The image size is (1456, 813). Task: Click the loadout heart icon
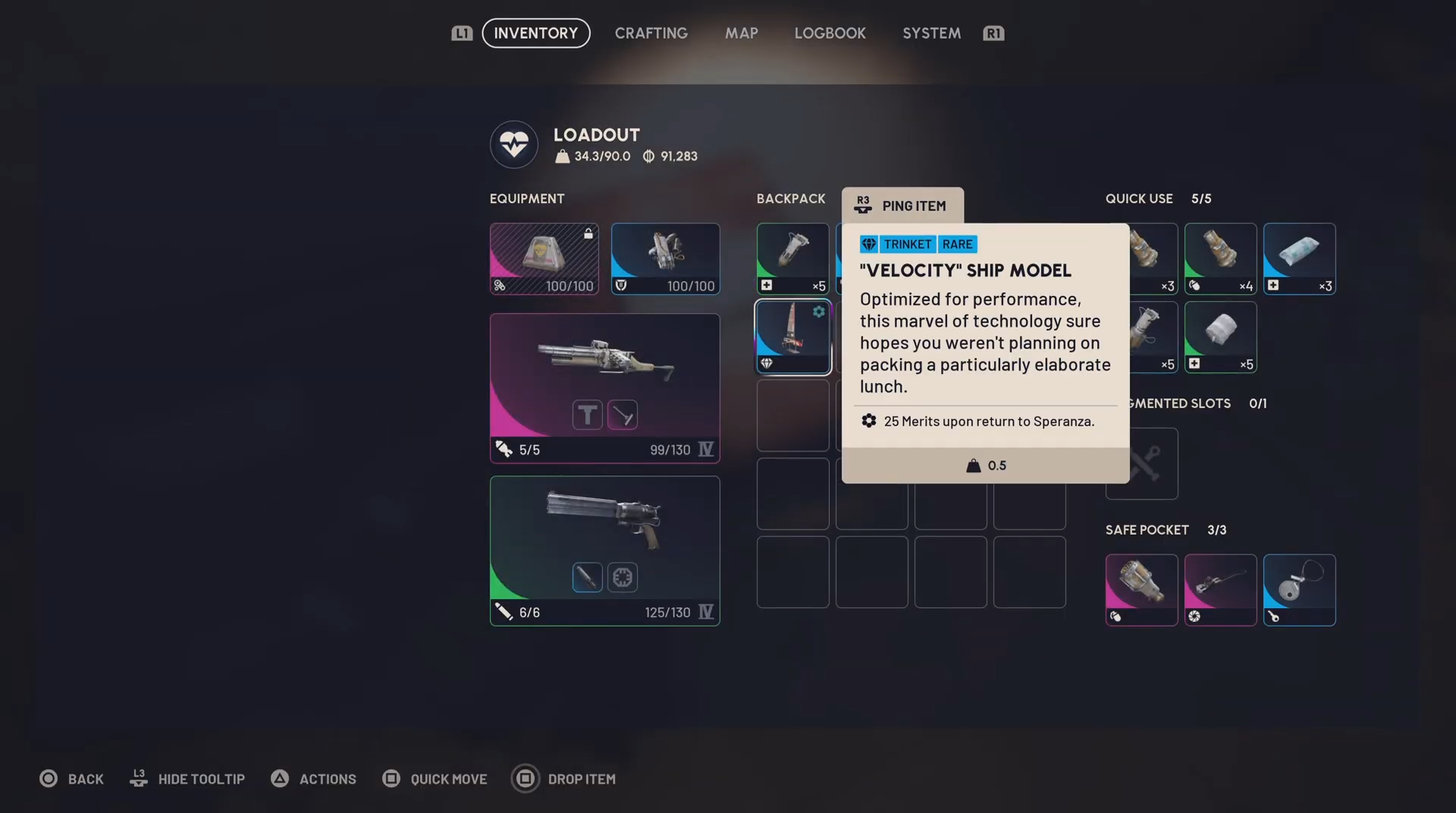[513, 144]
